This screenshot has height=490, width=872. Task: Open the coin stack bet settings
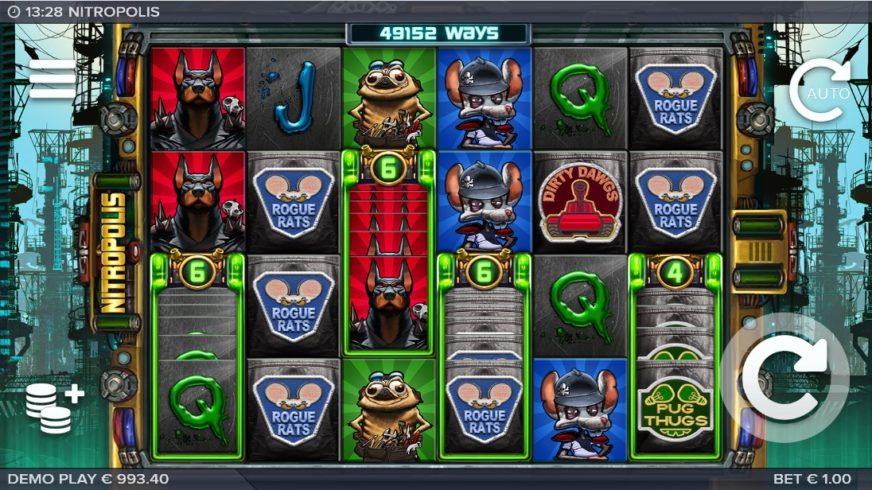pos(53,405)
